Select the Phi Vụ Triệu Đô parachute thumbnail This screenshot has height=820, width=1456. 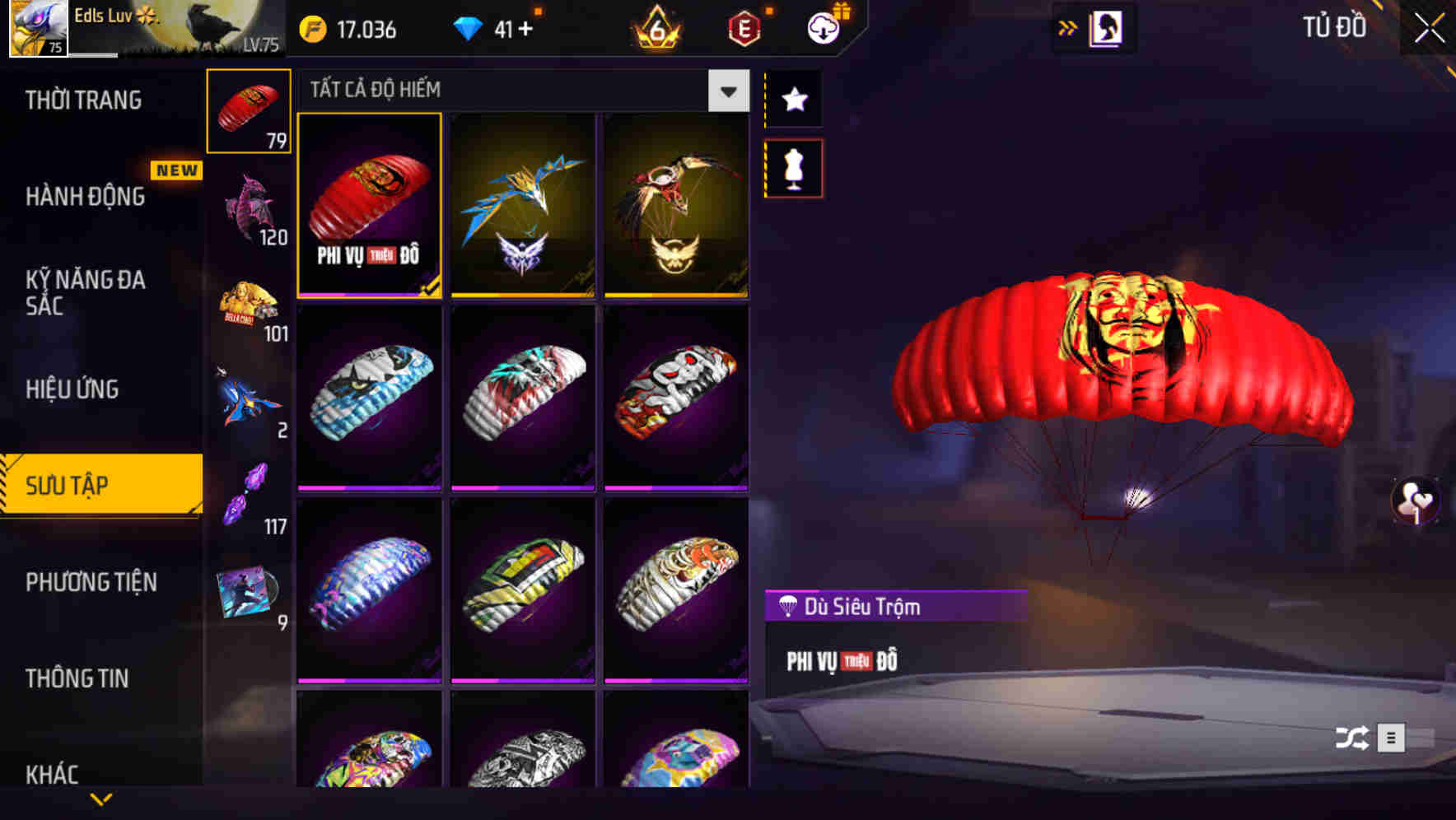(x=369, y=204)
